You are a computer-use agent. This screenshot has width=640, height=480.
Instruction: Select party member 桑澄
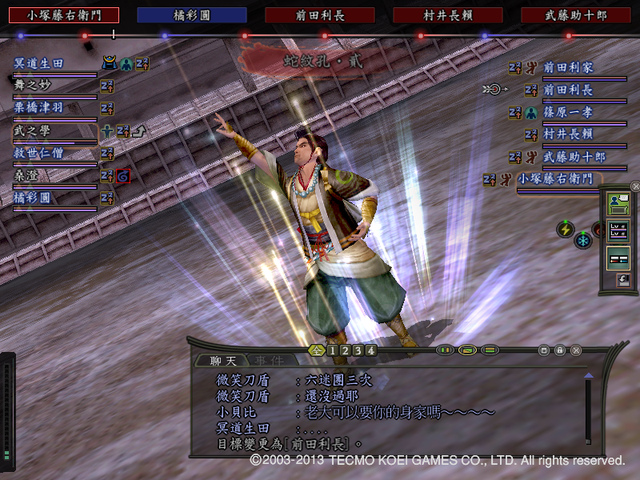pyautogui.click(x=28, y=175)
